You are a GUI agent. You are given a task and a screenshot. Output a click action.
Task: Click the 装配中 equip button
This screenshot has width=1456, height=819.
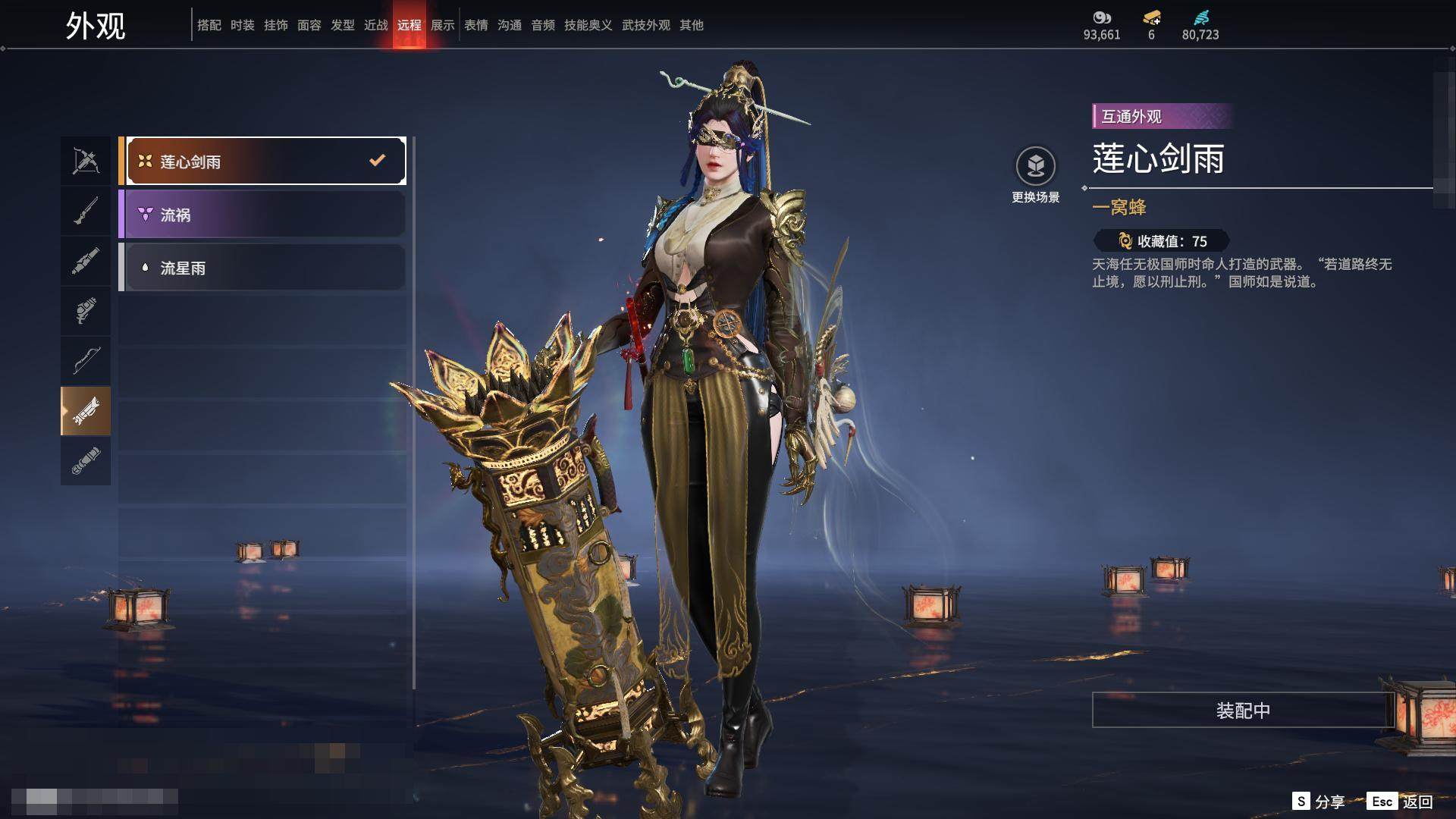1243,710
